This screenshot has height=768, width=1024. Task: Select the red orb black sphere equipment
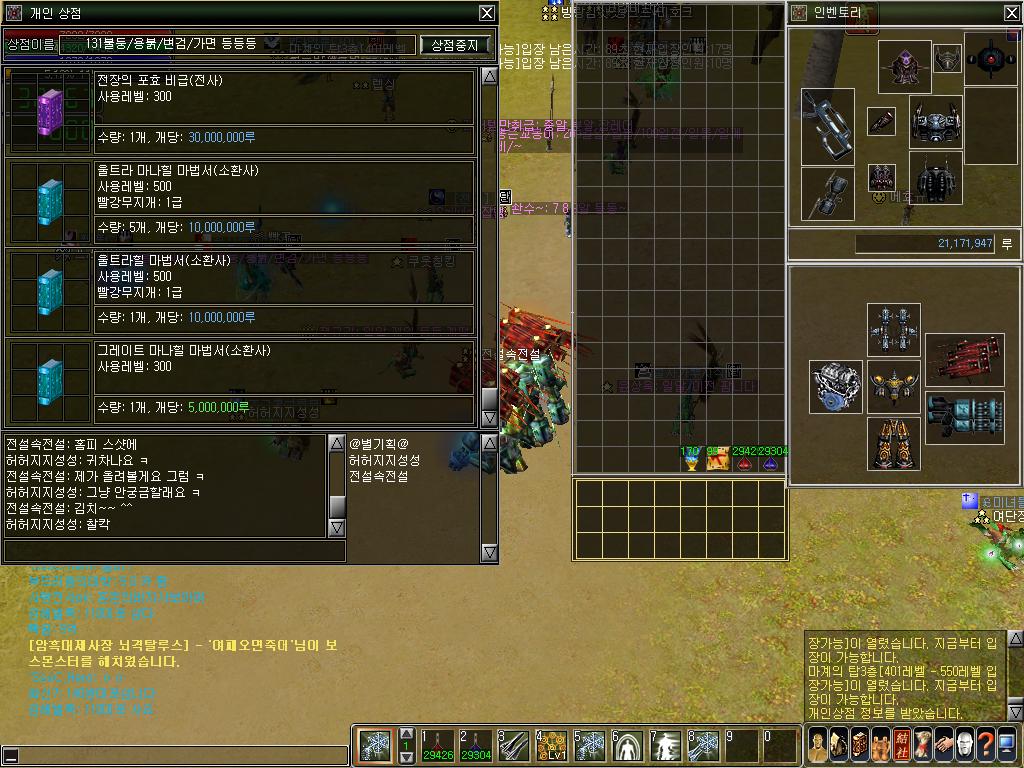tap(990, 58)
